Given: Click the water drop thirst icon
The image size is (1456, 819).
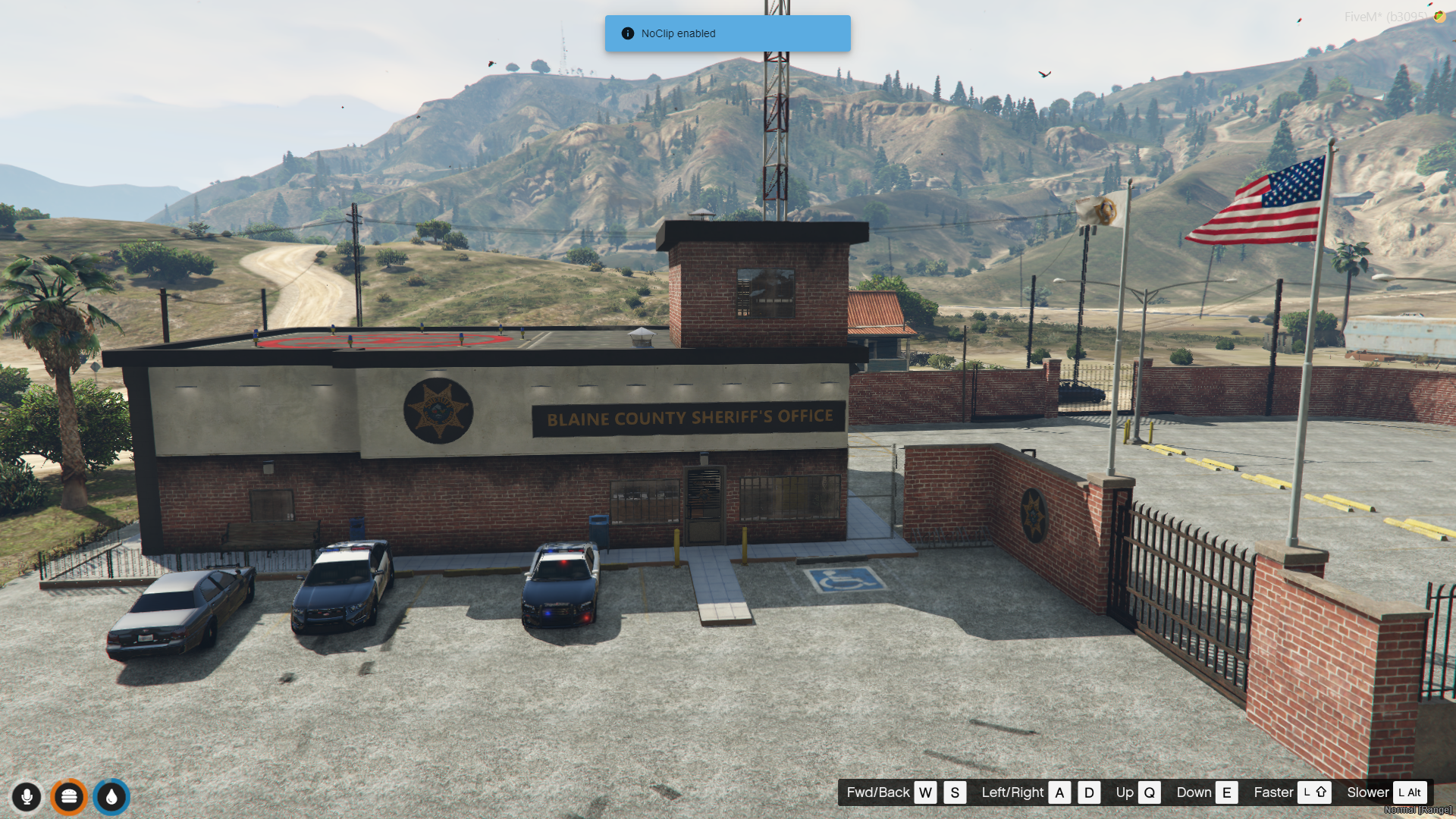Looking at the screenshot, I should click(x=111, y=797).
